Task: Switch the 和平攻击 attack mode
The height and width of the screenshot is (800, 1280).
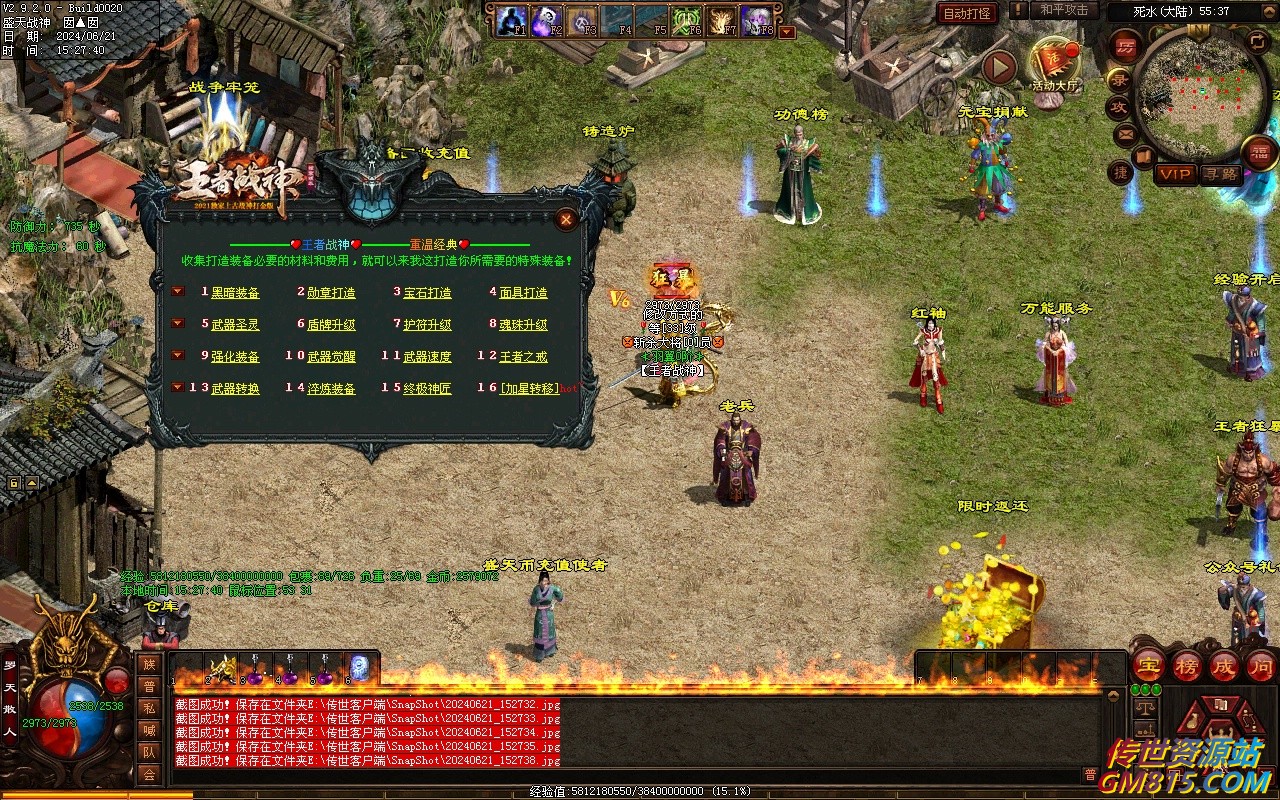Action: tap(1063, 10)
